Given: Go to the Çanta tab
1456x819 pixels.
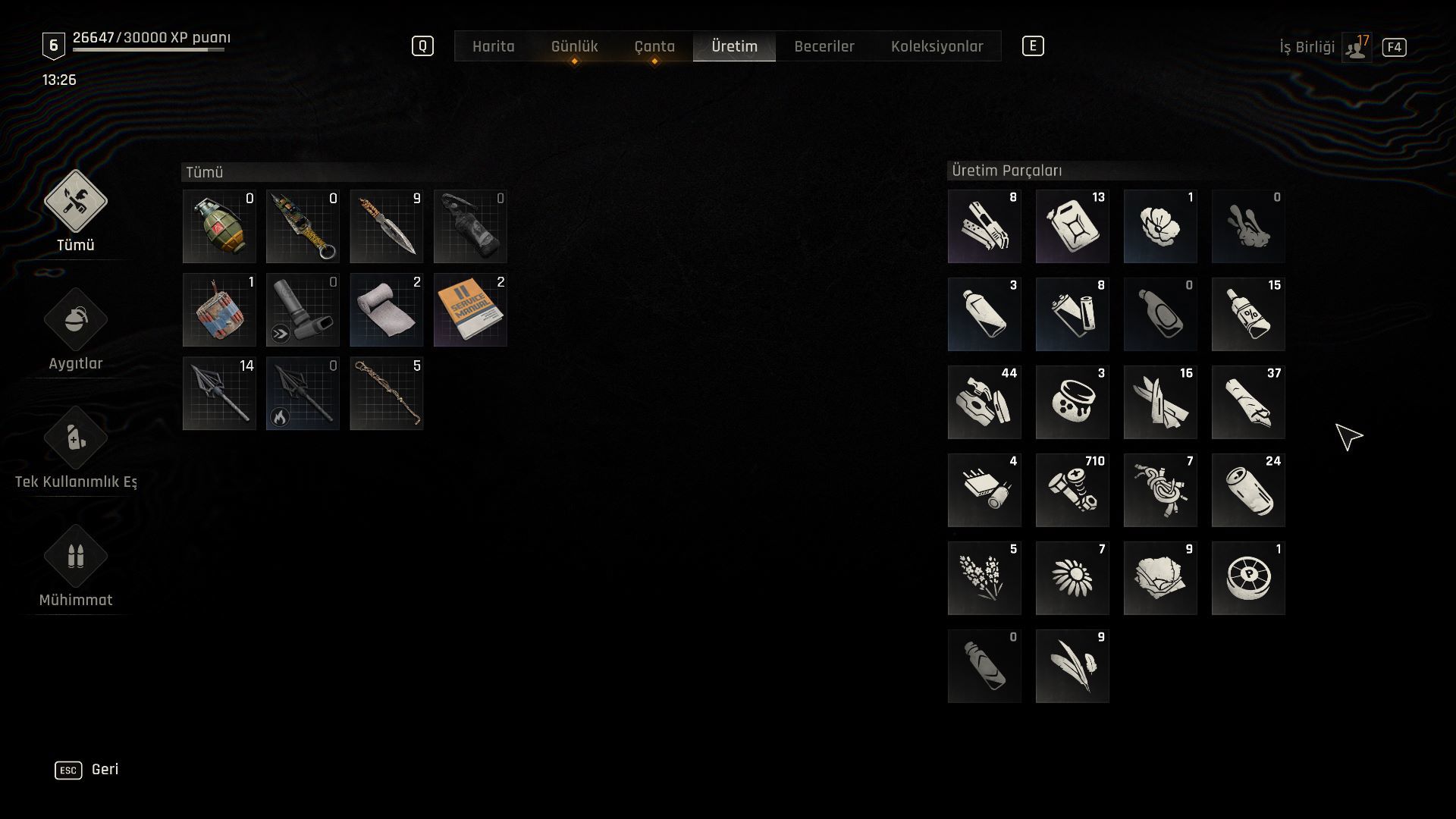Looking at the screenshot, I should 654,46.
